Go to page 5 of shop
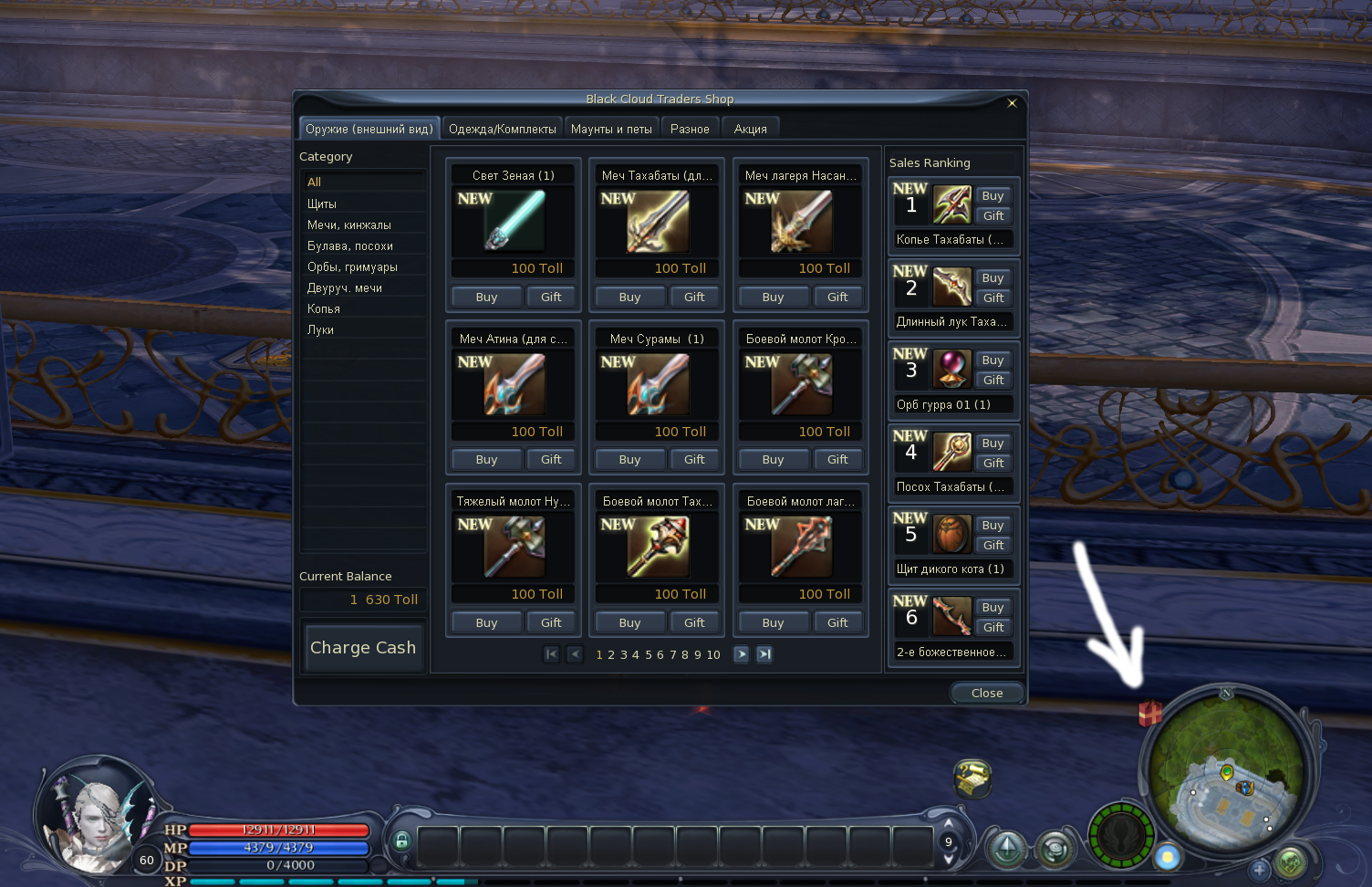 point(649,654)
